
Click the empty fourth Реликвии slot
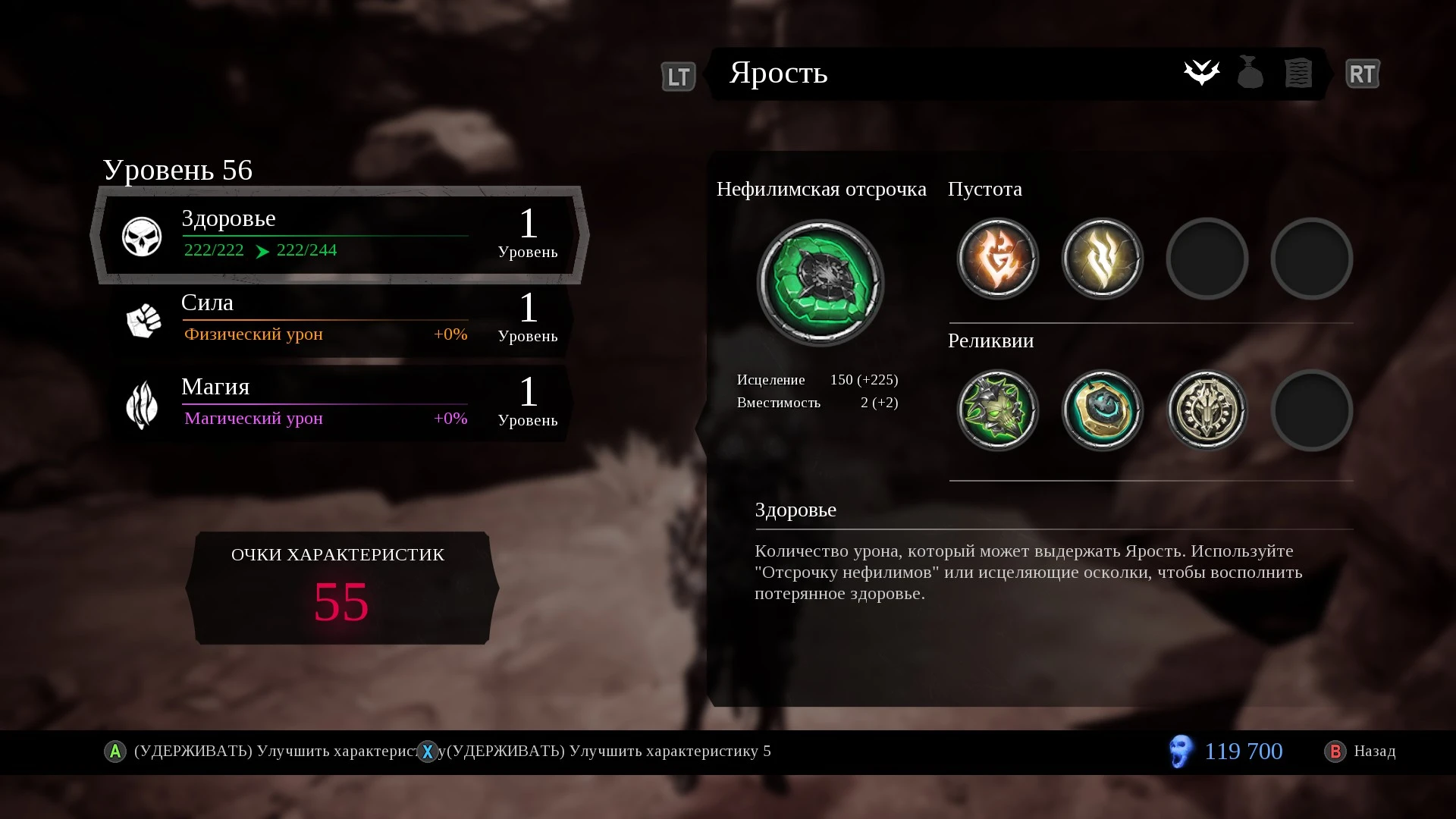(x=1312, y=410)
